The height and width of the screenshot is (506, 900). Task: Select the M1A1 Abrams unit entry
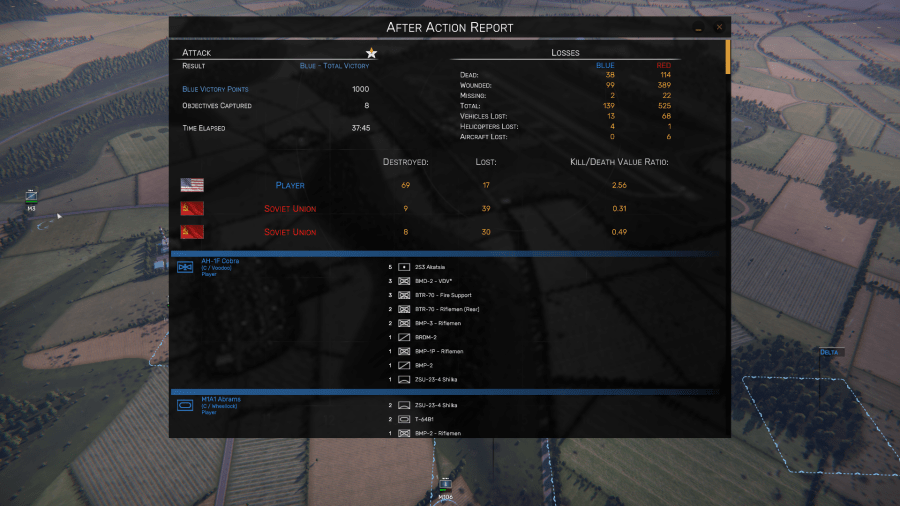pyautogui.click(x=220, y=399)
